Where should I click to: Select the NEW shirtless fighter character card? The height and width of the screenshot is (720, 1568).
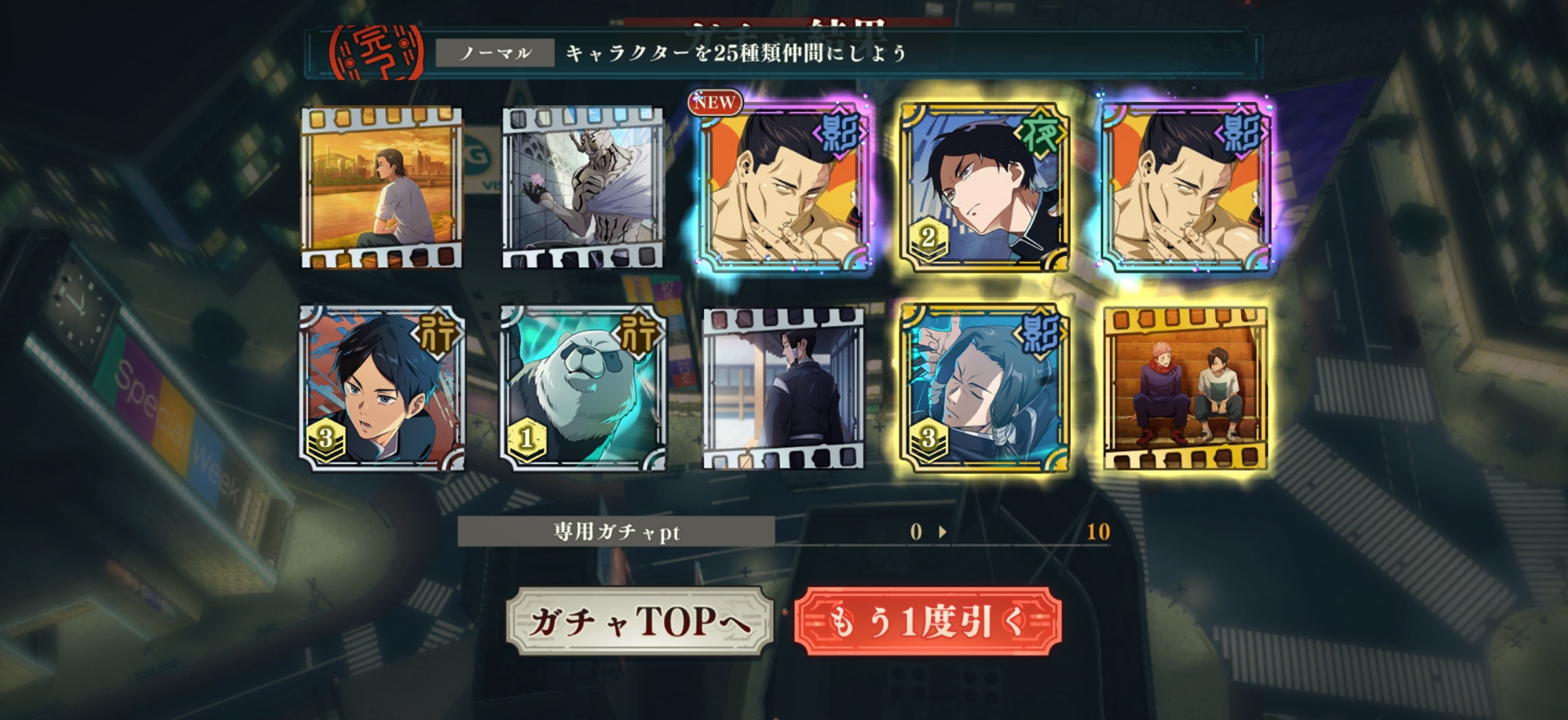784,188
